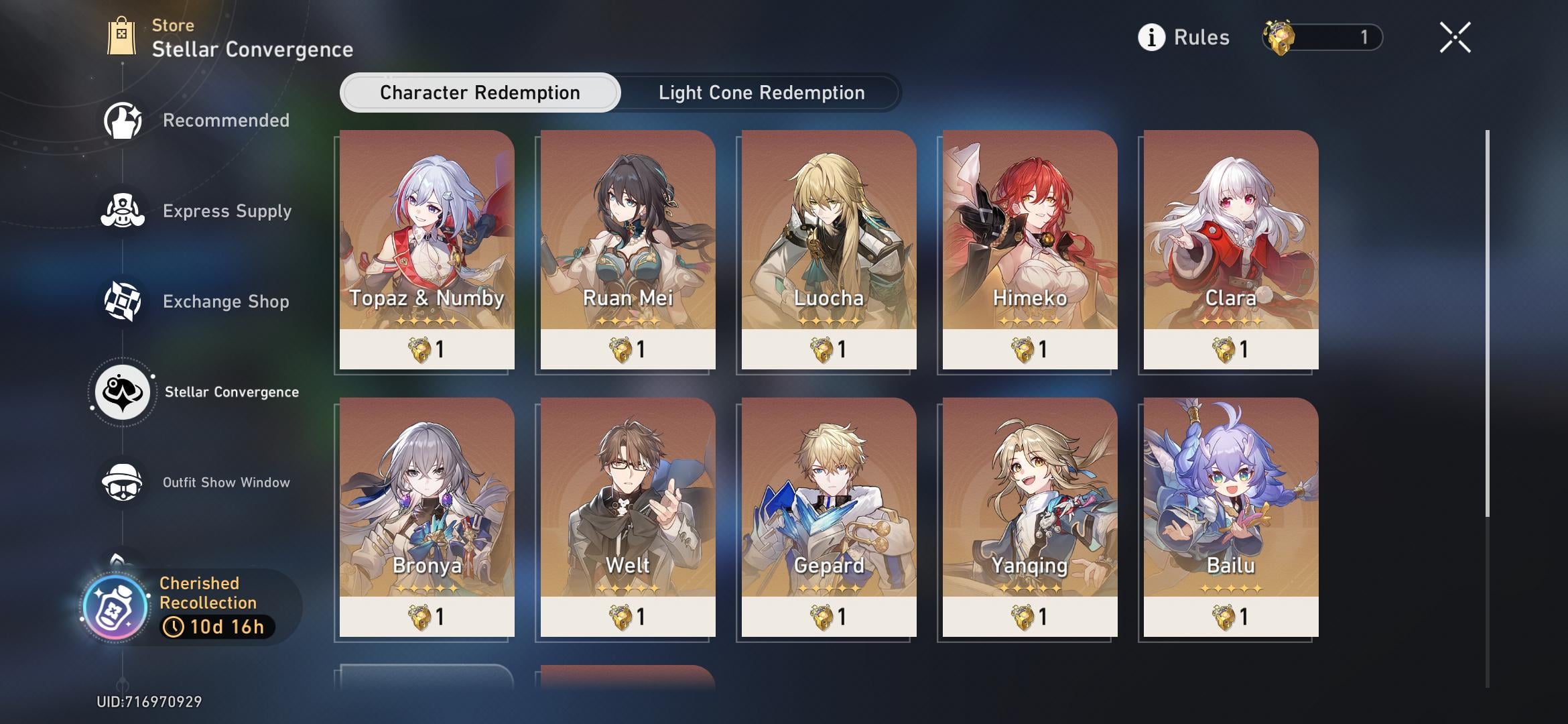Close the Store screen
Image resolution: width=1568 pixels, height=724 pixels.
(1455, 38)
